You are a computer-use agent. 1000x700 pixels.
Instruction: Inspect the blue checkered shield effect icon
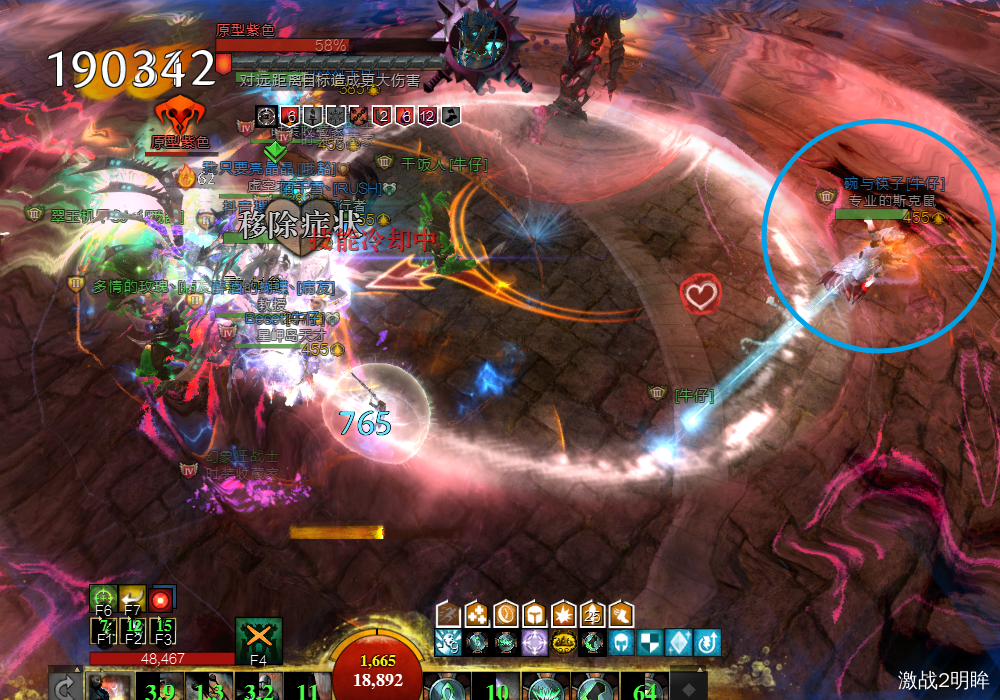[x=650, y=642]
